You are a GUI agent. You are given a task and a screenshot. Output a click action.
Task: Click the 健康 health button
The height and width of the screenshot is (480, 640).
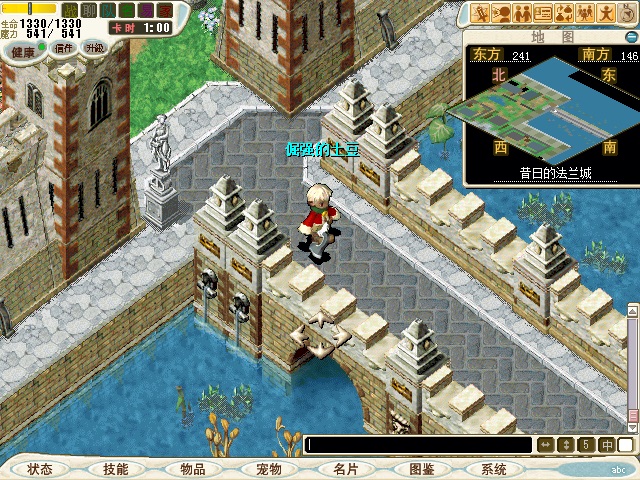tap(23, 48)
